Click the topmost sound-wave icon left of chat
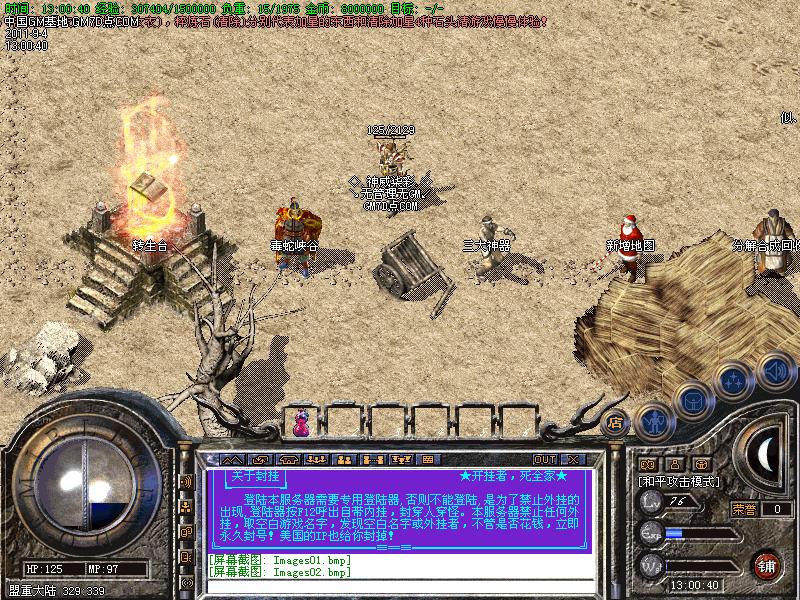The height and width of the screenshot is (600, 800). click(x=186, y=482)
